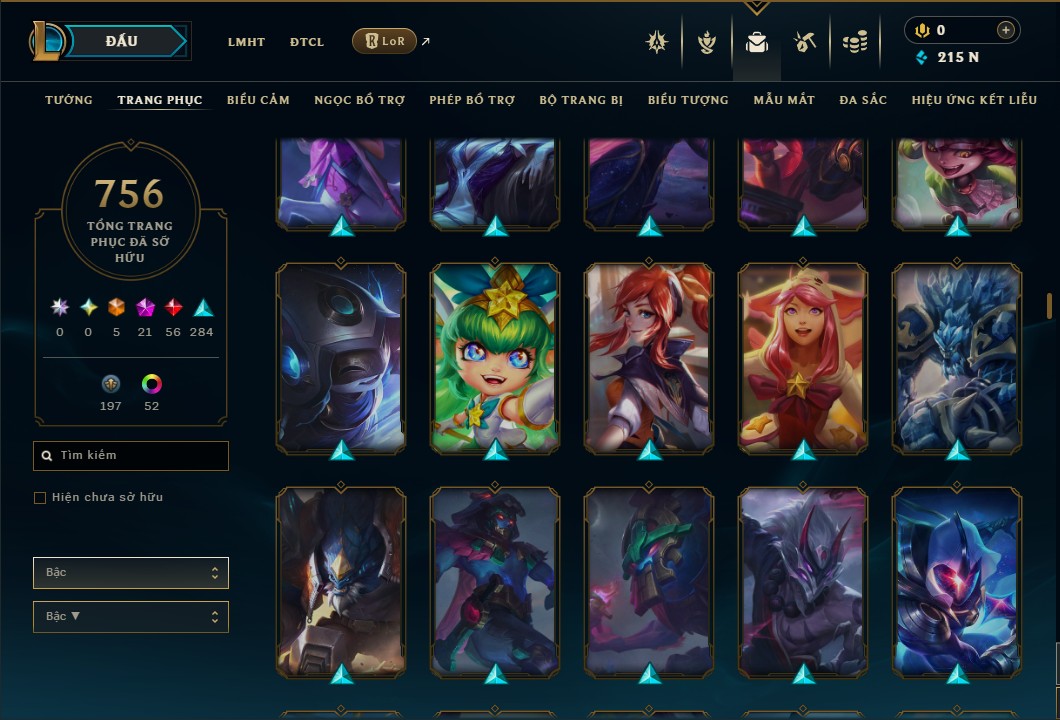Viewport: 1060px width, 720px height.
Task: Select the BIỂU CẢM tab
Action: pos(258,100)
